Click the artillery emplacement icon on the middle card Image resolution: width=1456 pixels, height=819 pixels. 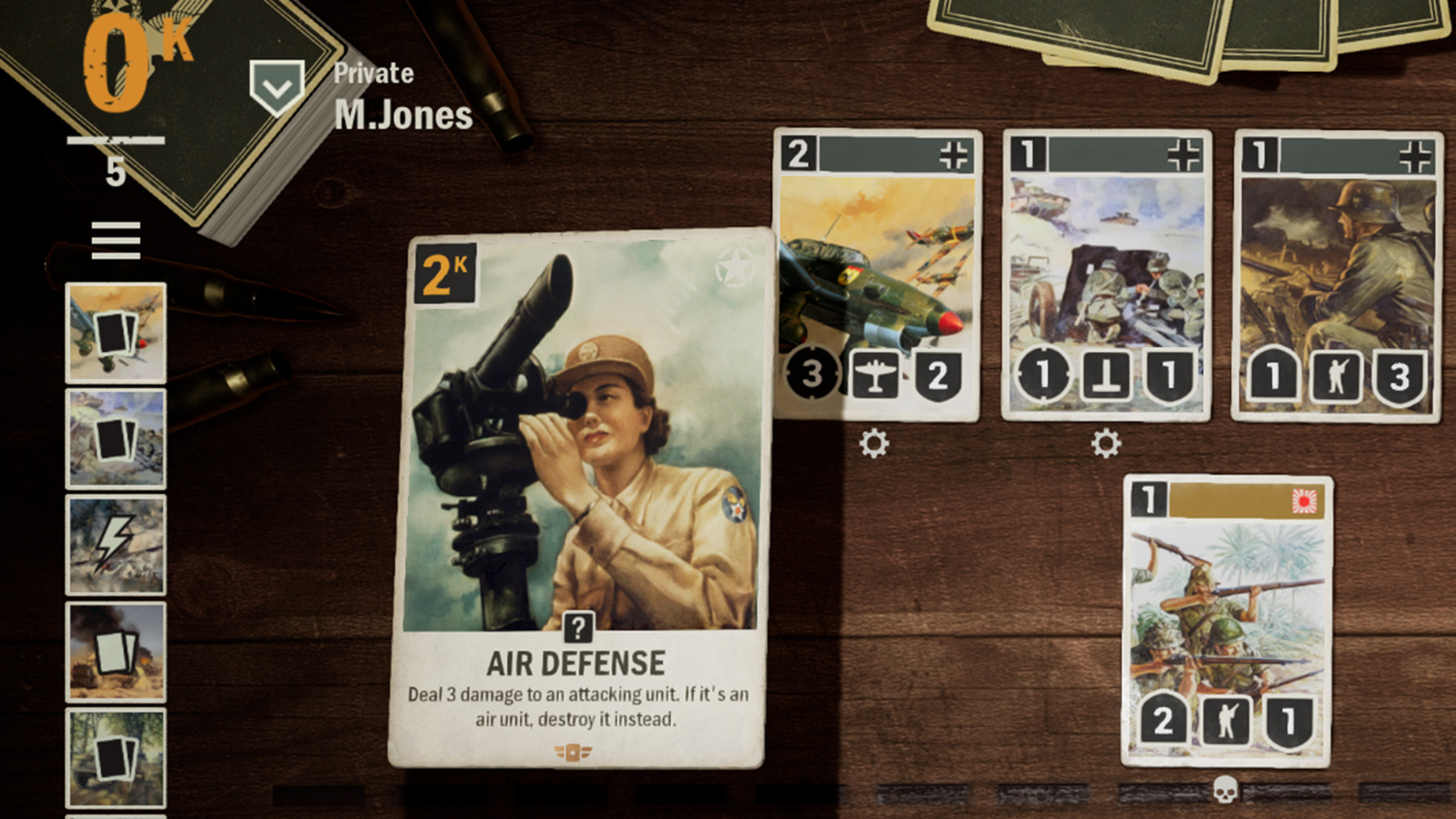pos(1106,373)
